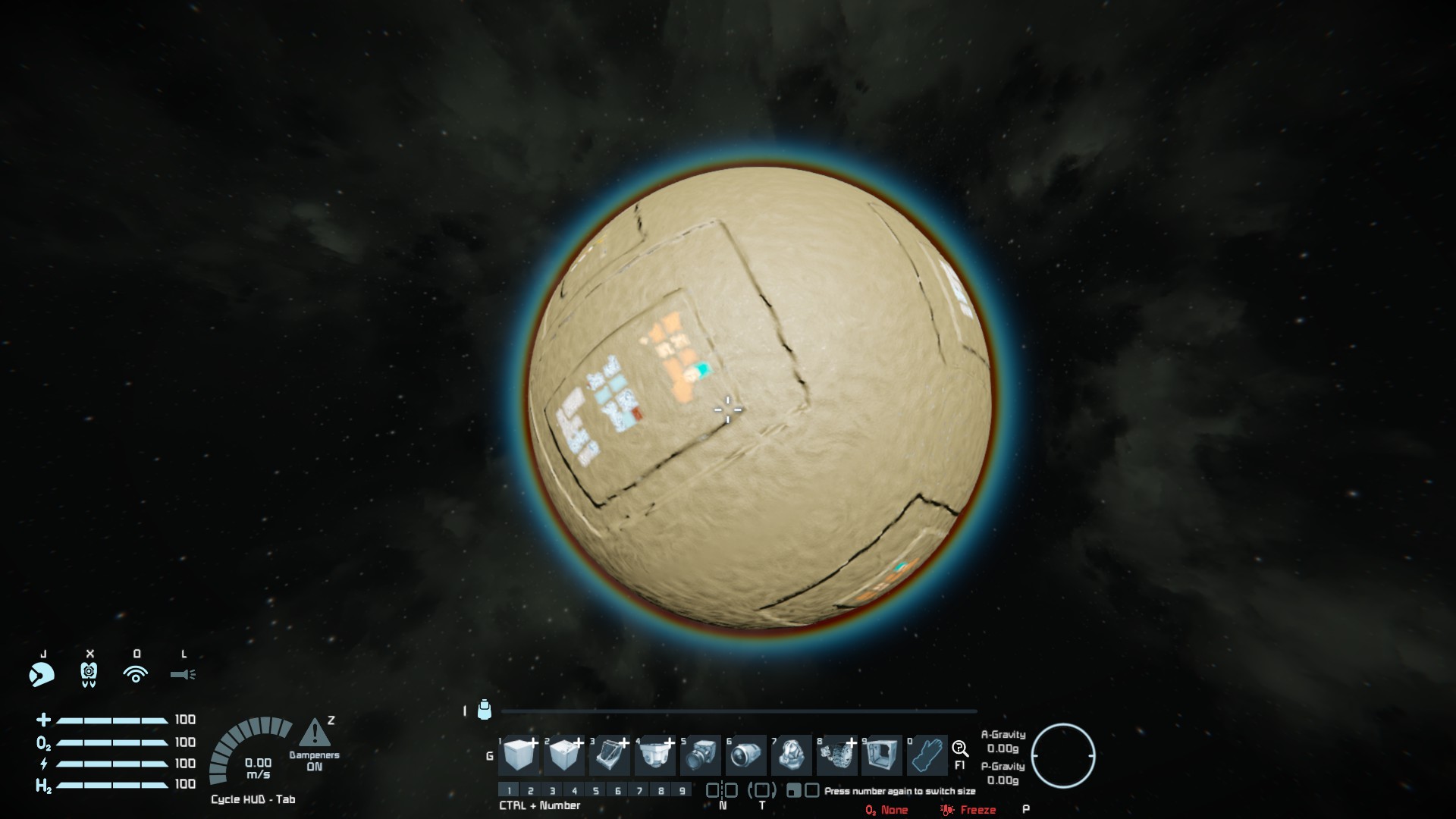This screenshot has height=819, width=1456.
Task: Select the wheel suspension block slot
Action: [x=836, y=755]
